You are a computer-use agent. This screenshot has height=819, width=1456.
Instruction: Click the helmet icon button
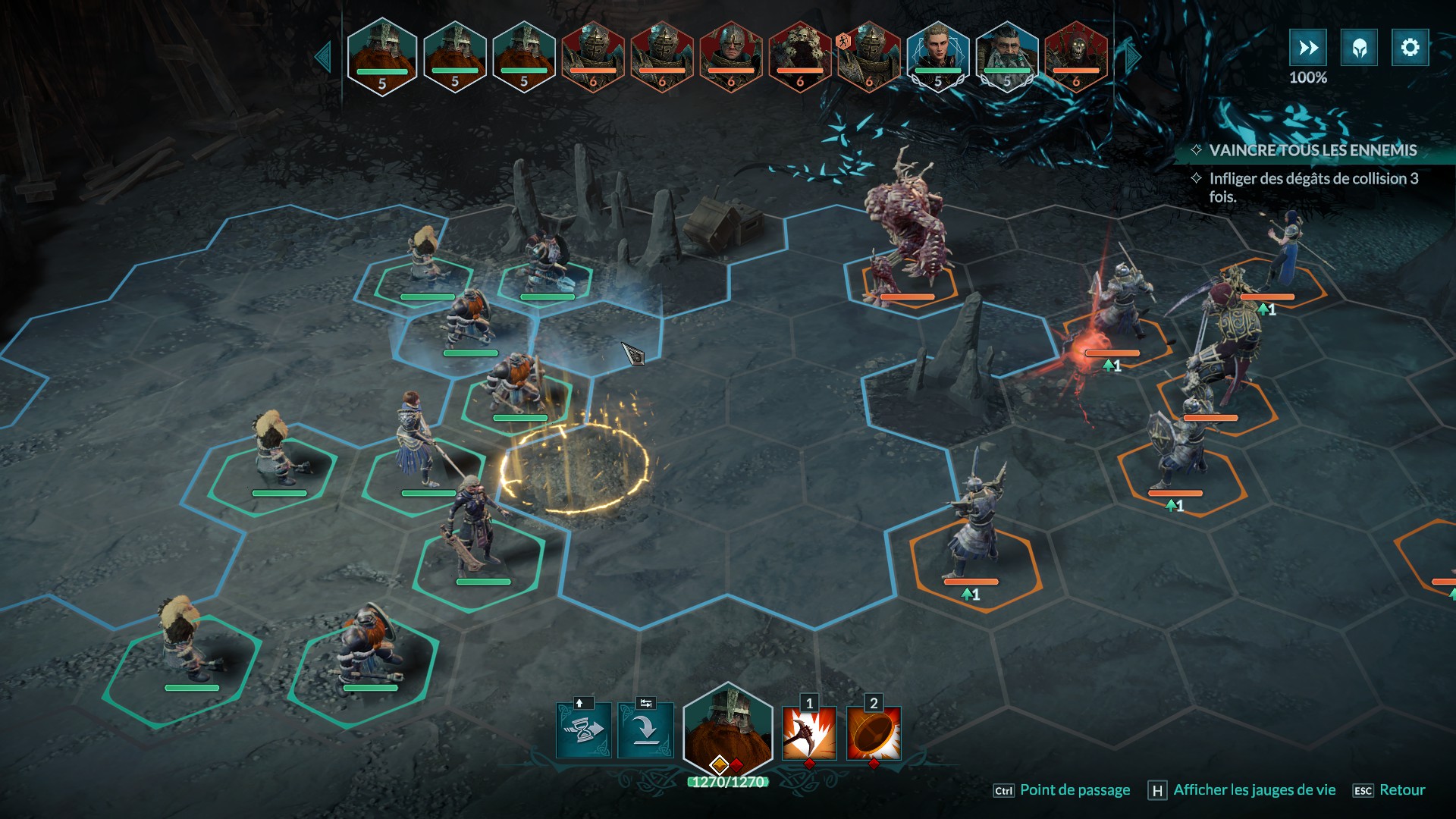[1359, 48]
